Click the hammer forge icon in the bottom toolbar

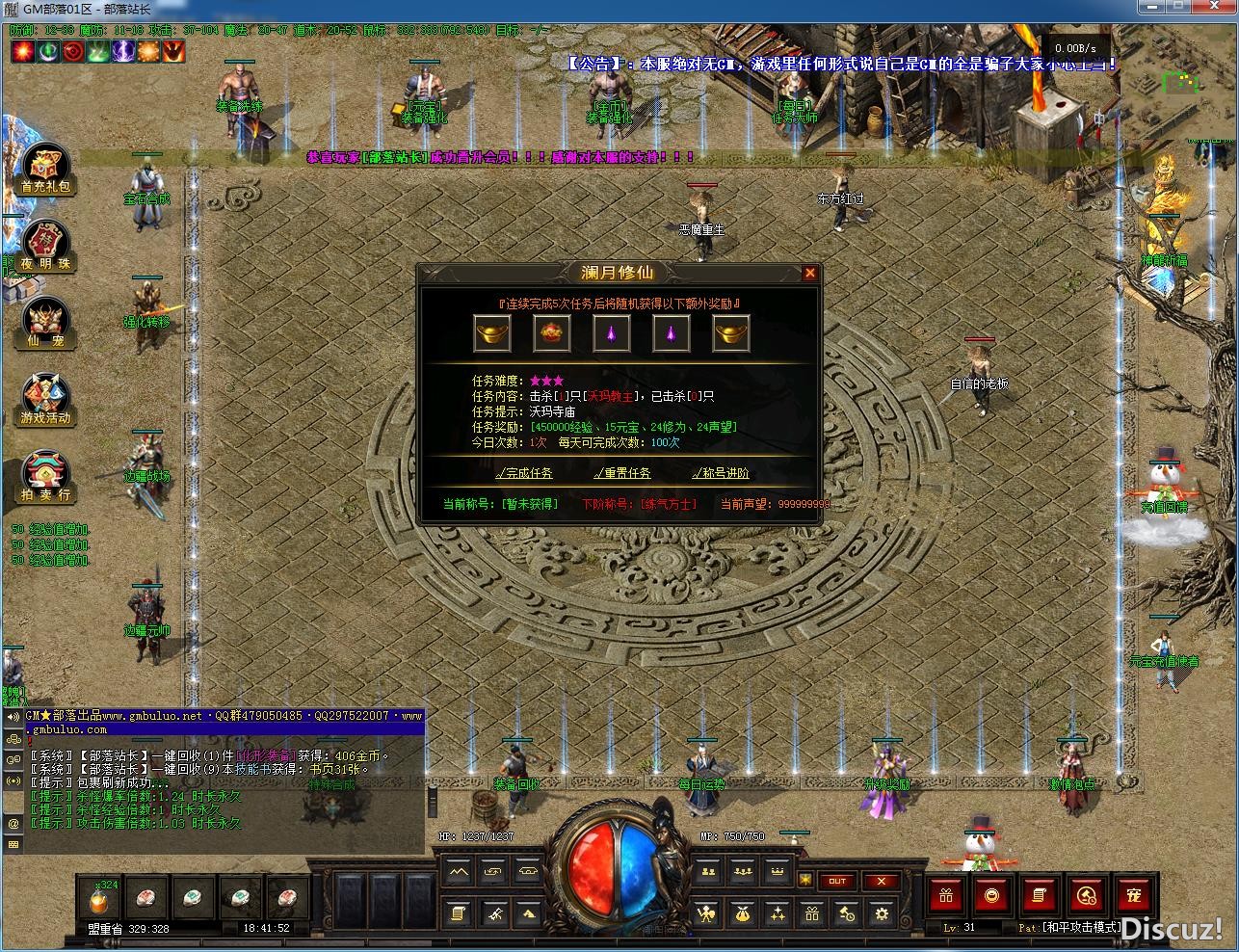click(497, 916)
